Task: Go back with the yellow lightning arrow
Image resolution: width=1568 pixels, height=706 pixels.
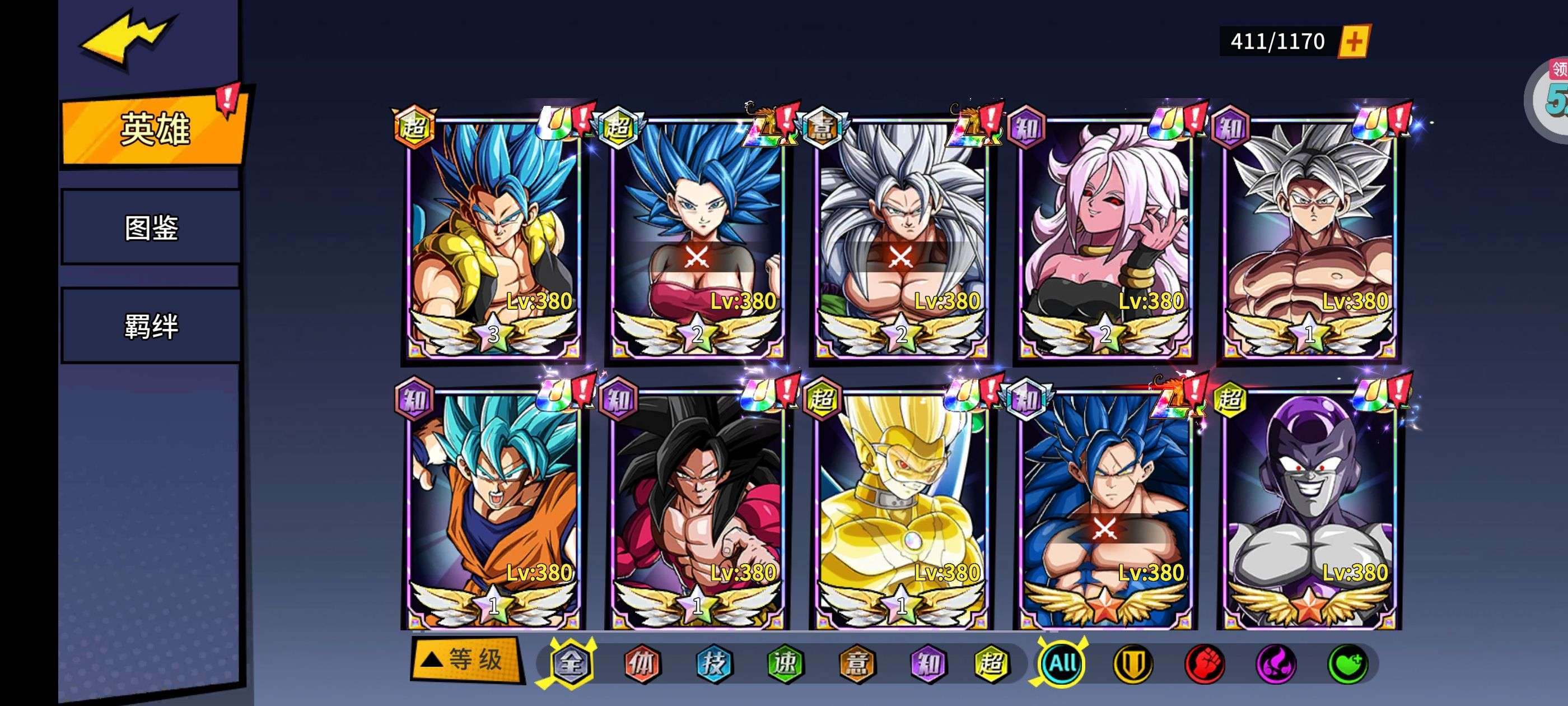Action: [x=128, y=40]
